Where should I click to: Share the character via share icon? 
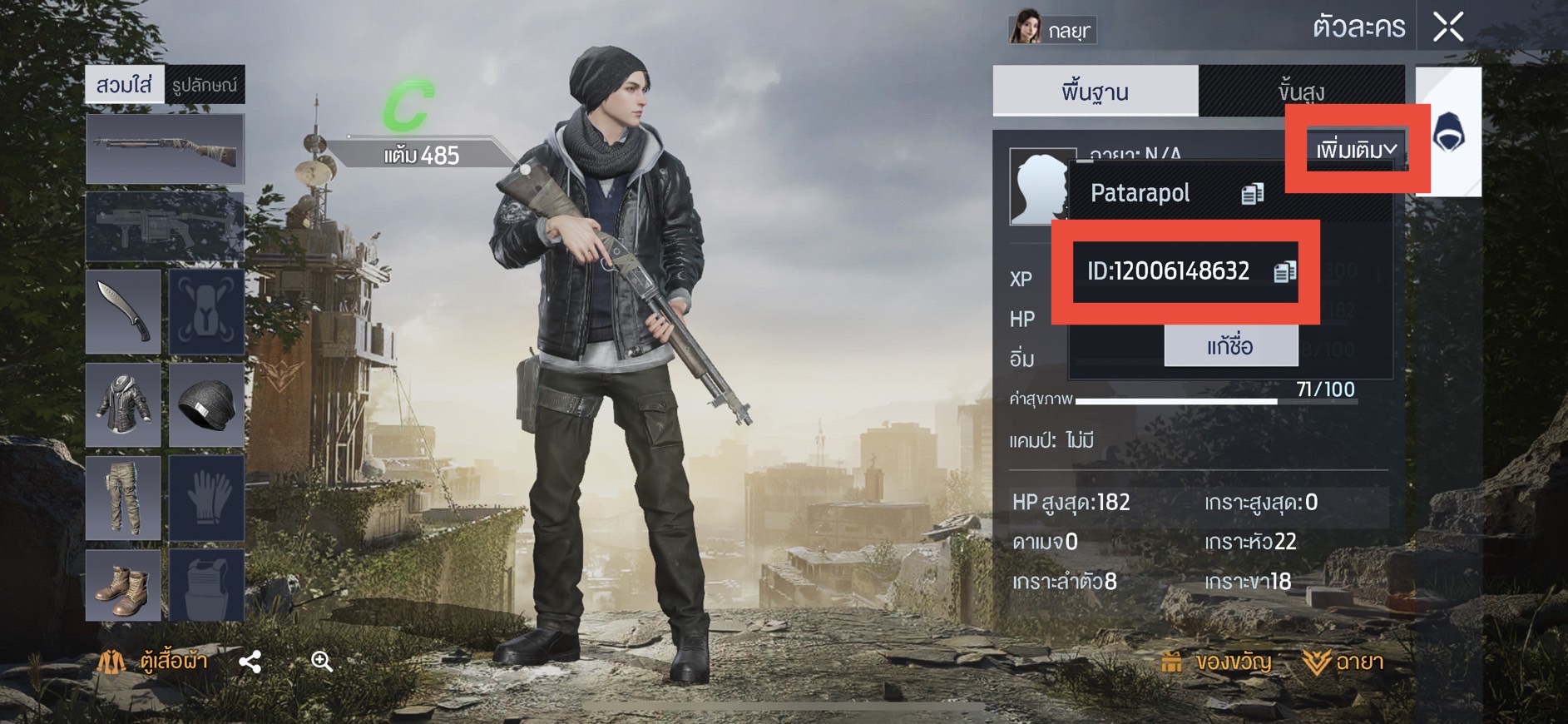coord(250,662)
